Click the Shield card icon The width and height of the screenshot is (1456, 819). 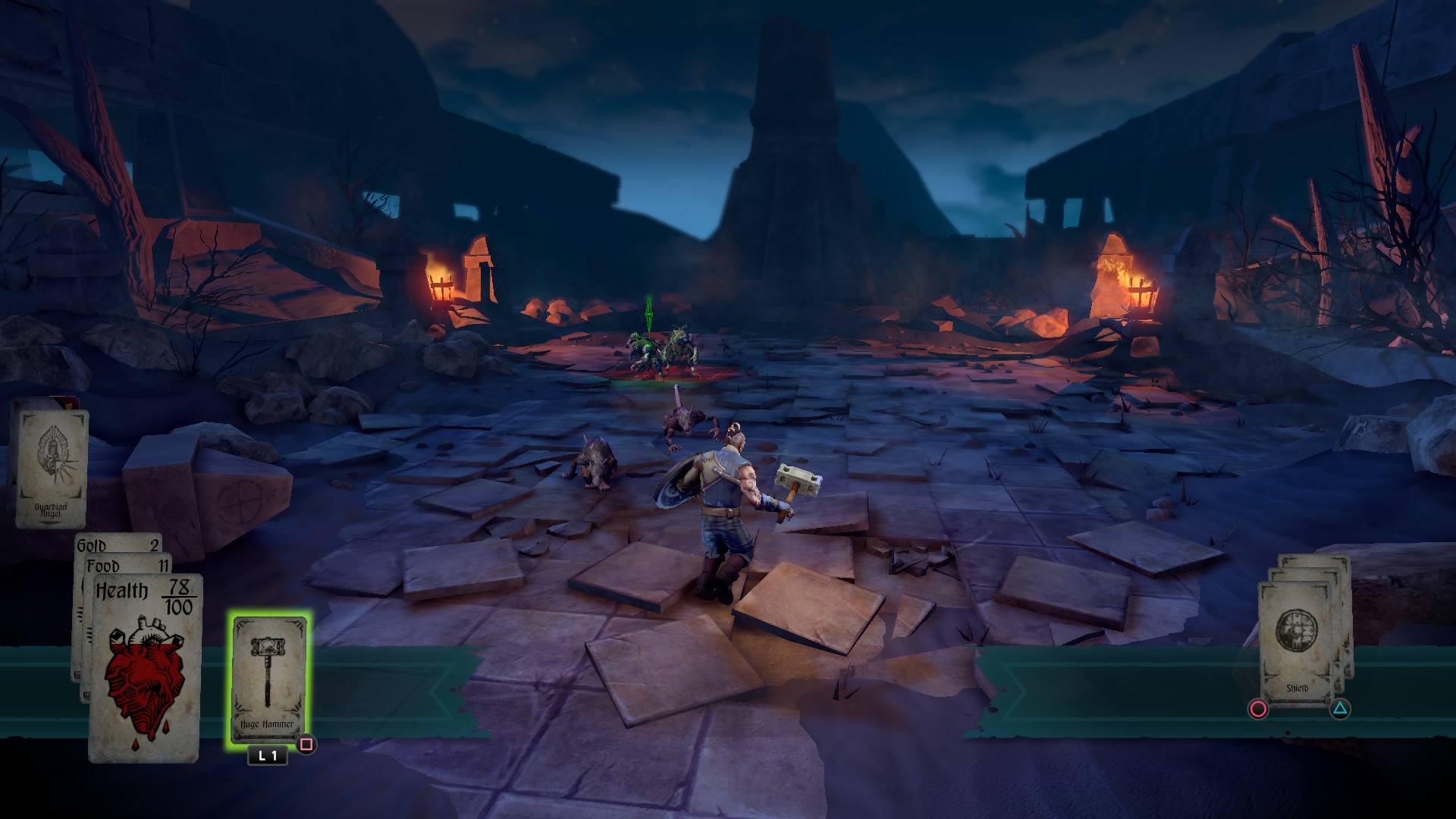tap(1298, 631)
